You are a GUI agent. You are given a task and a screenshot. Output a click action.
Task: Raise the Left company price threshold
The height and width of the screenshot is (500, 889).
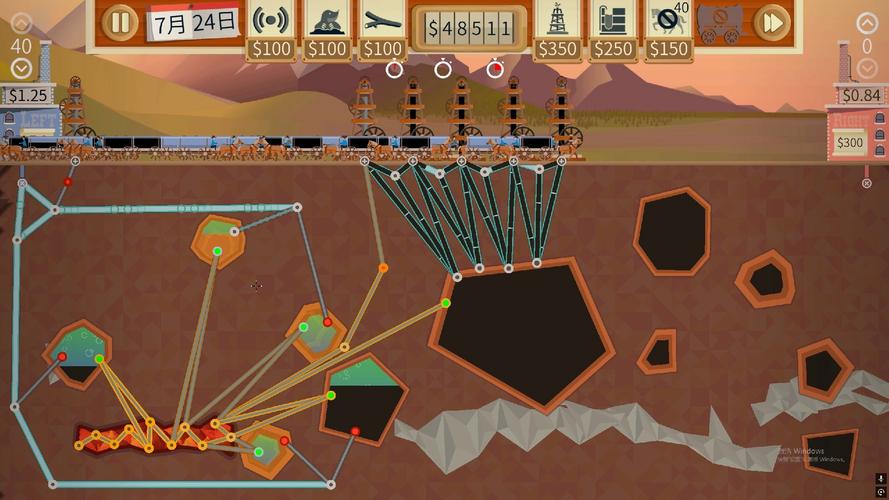pos(21,23)
